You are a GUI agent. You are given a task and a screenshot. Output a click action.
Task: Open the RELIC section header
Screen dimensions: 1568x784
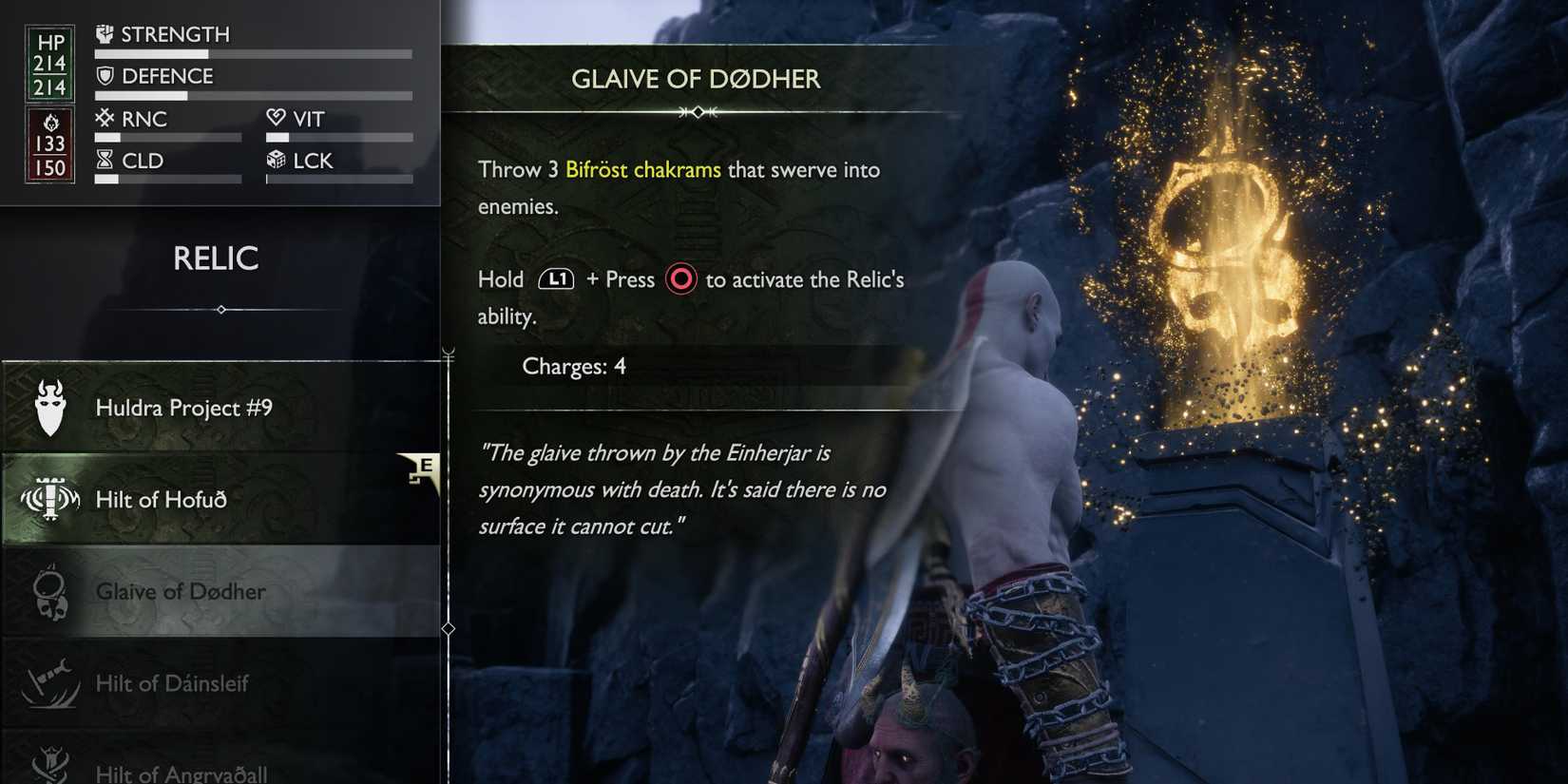217,258
